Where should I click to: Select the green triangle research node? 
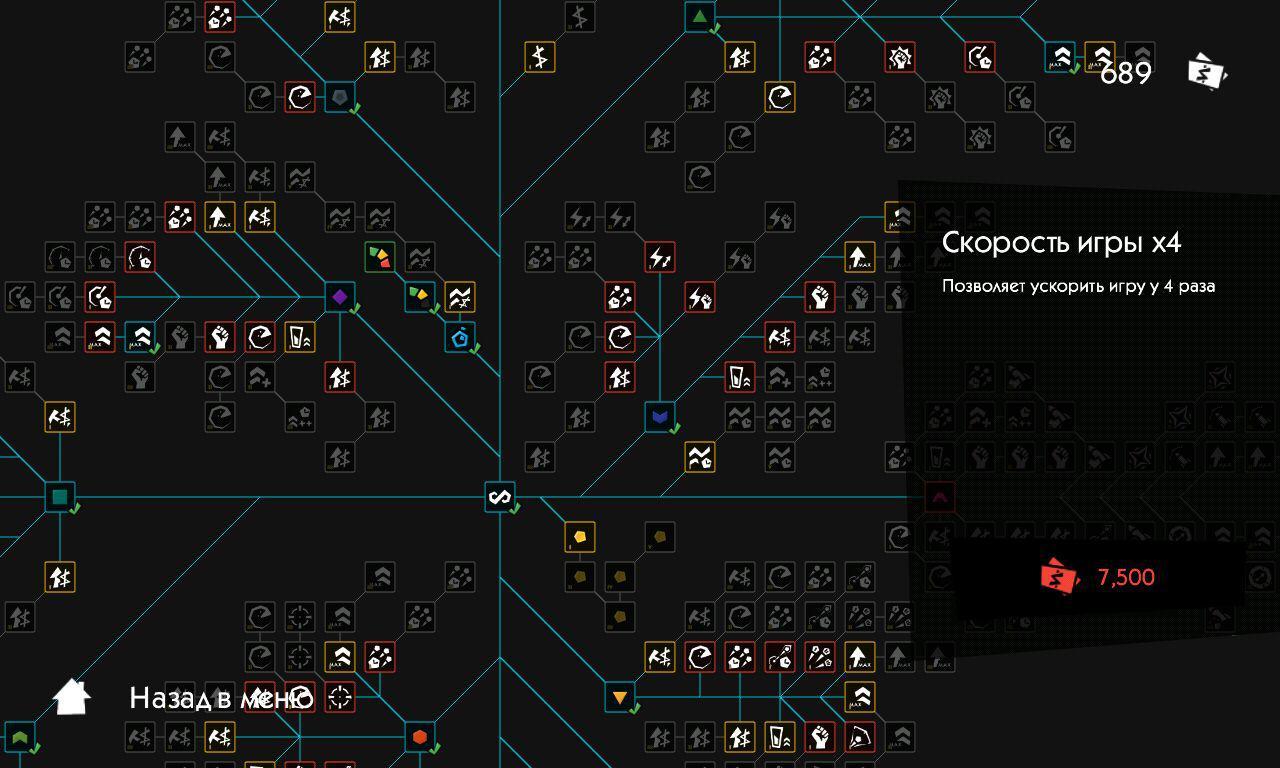click(x=700, y=17)
